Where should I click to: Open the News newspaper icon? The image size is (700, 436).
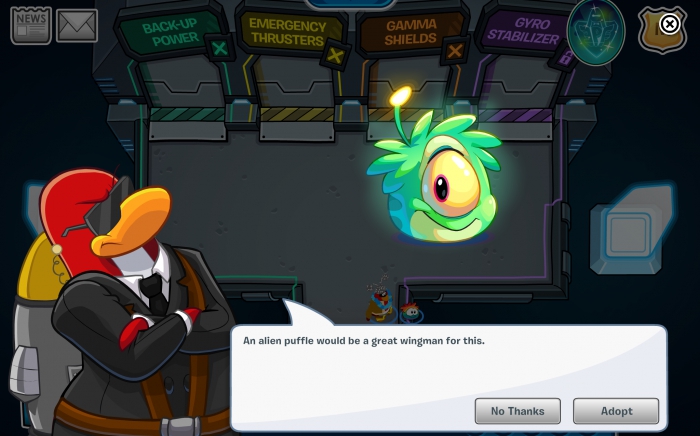coord(31,26)
